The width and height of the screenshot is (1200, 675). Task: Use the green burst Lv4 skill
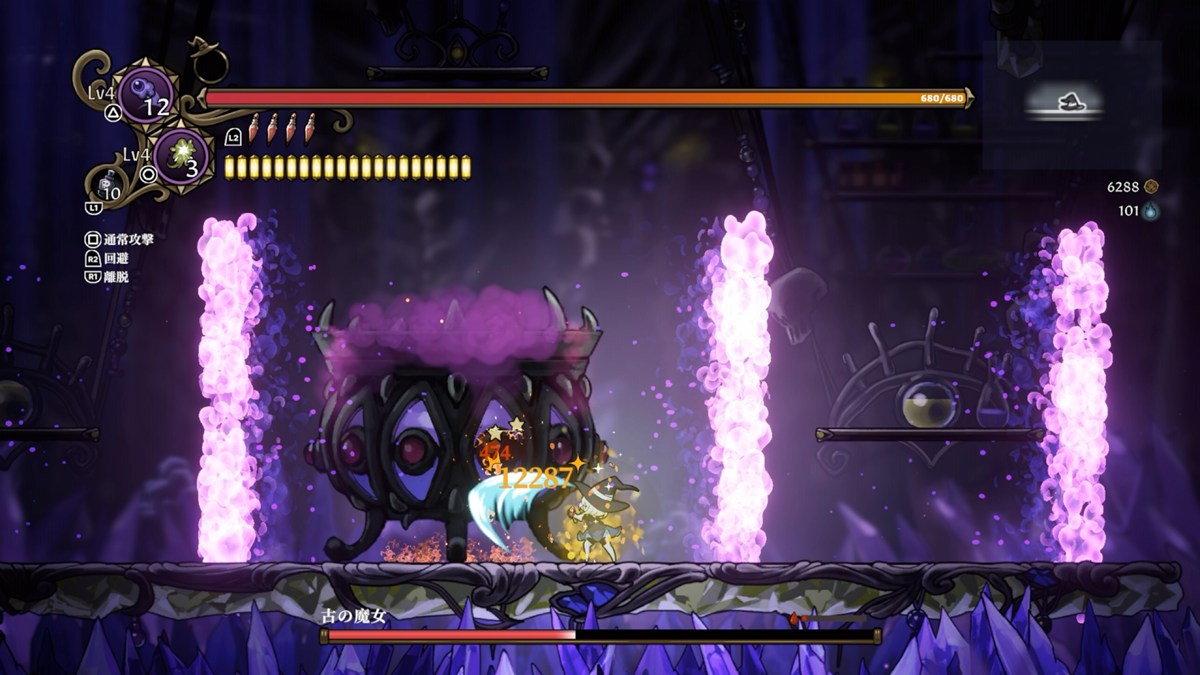[x=183, y=155]
